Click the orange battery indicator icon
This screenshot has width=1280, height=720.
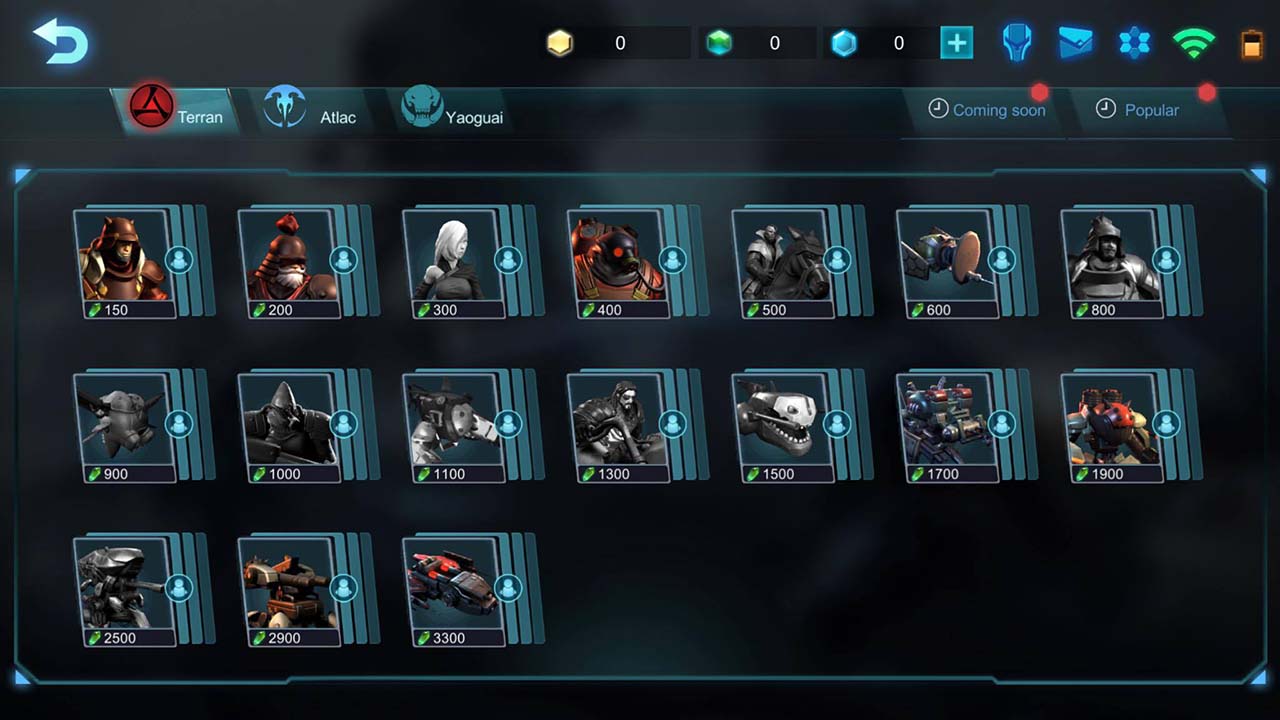pos(1252,43)
